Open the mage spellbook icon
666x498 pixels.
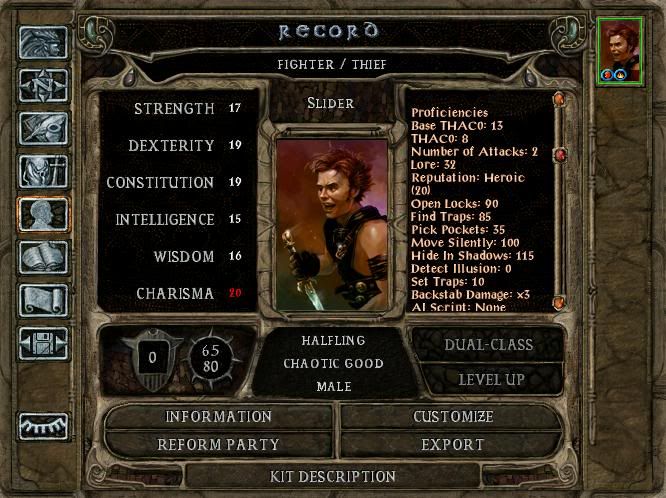(44, 257)
